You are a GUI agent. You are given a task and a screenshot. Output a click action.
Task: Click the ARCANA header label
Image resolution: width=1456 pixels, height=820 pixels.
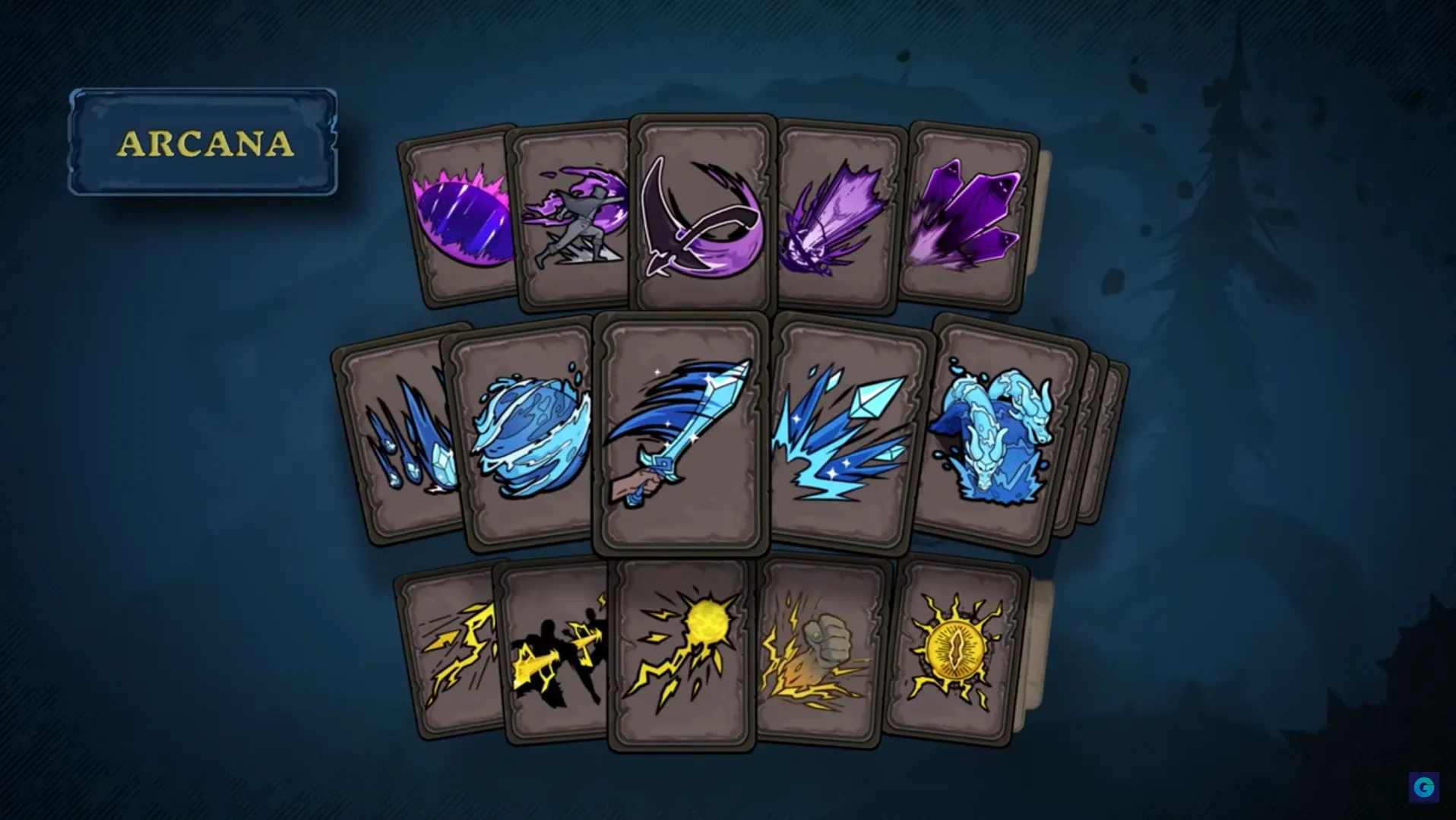[x=204, y=144]
